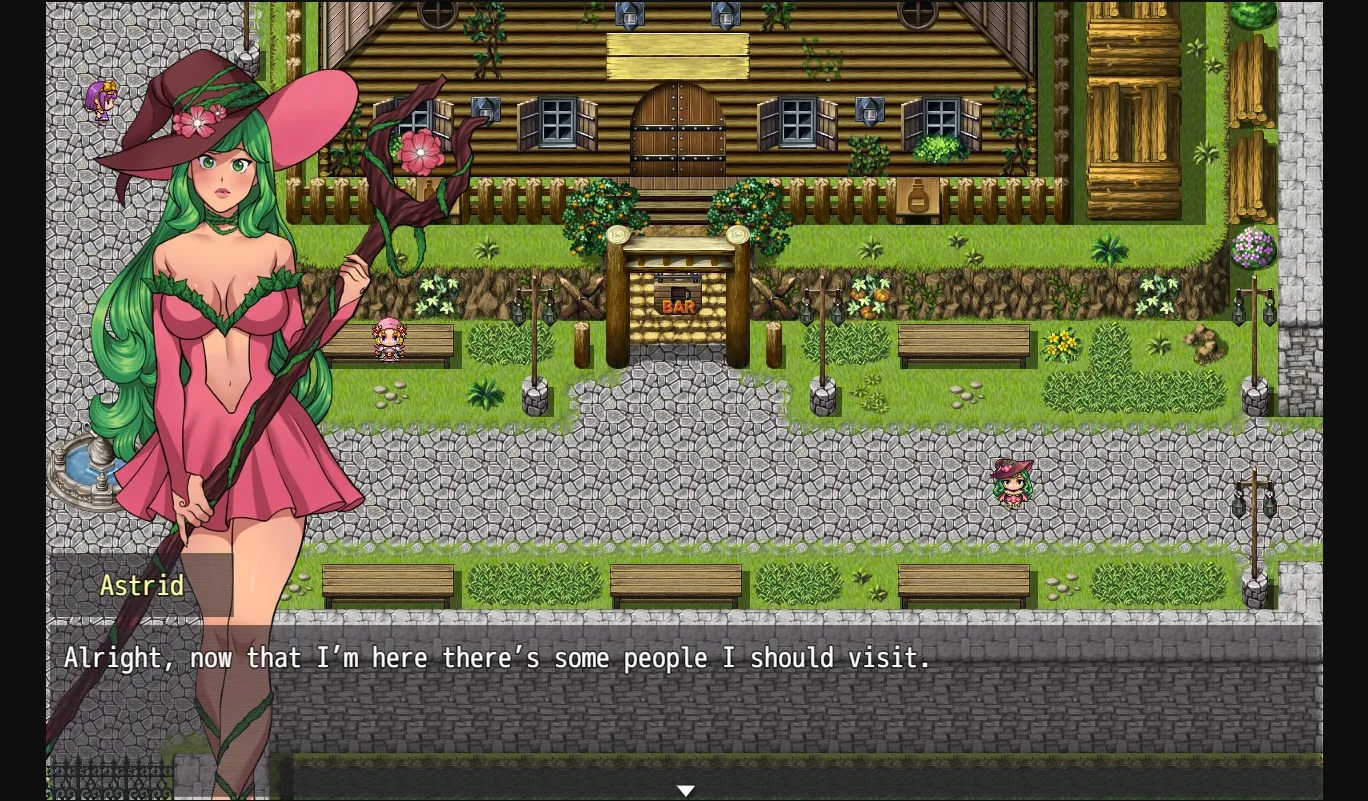The height and width of the screenshot is (801, 1368).
Task: Open the large wooden tavern doors
Action: point(678,130)
